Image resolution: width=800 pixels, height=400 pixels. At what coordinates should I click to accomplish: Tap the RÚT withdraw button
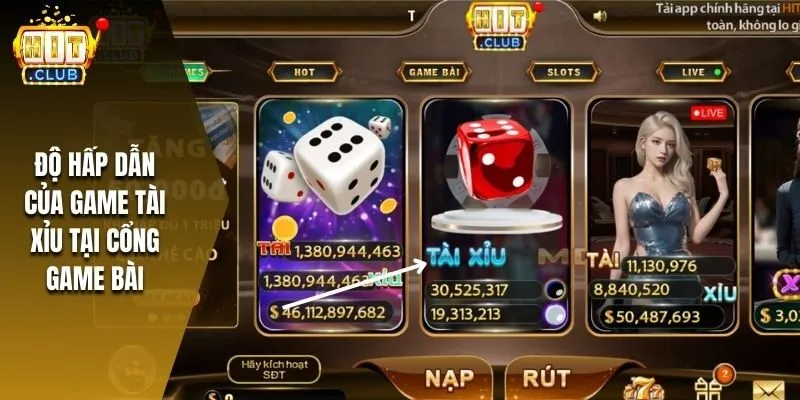pos(546,379)
